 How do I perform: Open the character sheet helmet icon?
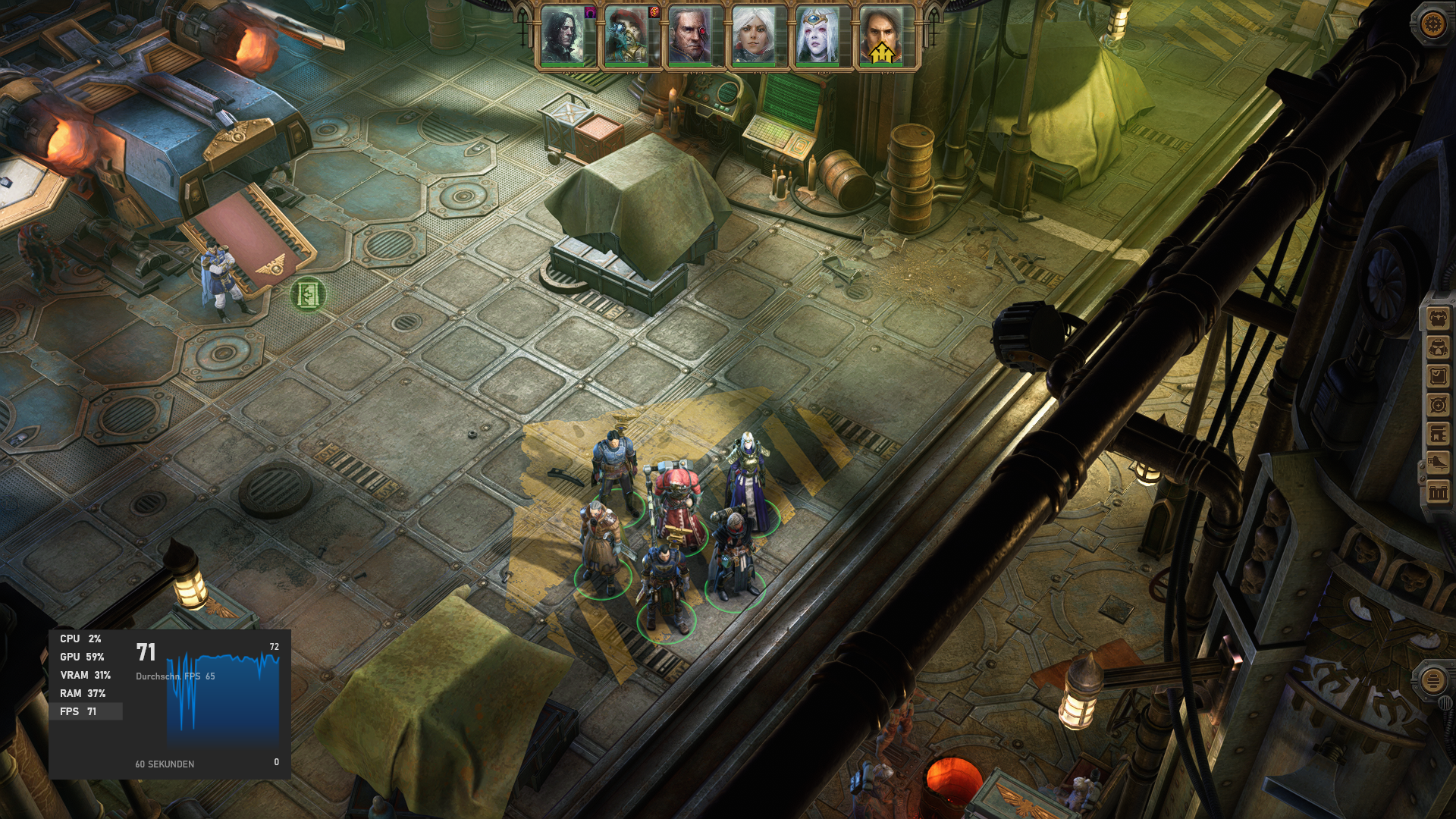(1438, 348)
